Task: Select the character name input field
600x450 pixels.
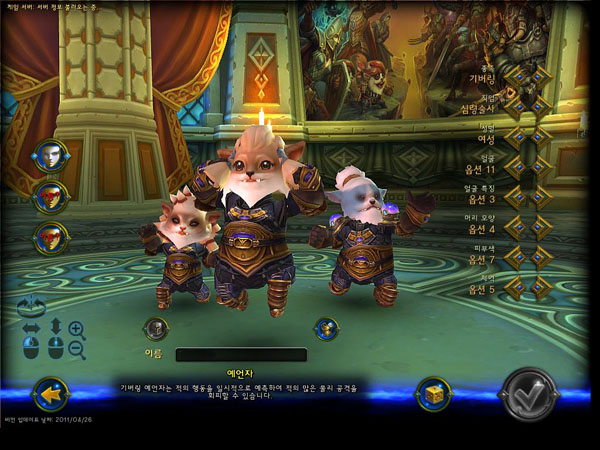Action: (241, 354)
